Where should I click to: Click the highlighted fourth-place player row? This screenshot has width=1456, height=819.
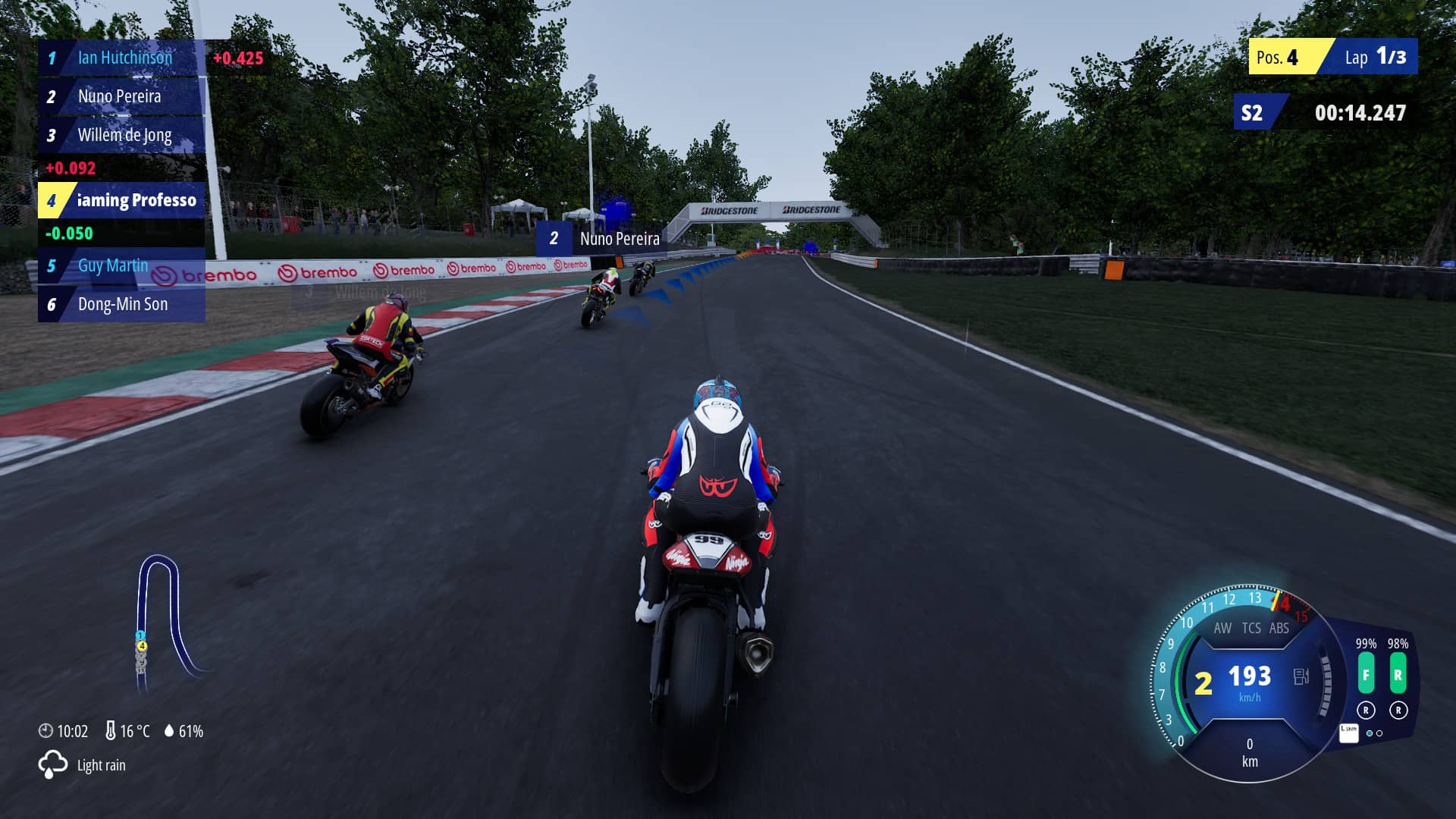pyautogui.click(x=121, y=200)
